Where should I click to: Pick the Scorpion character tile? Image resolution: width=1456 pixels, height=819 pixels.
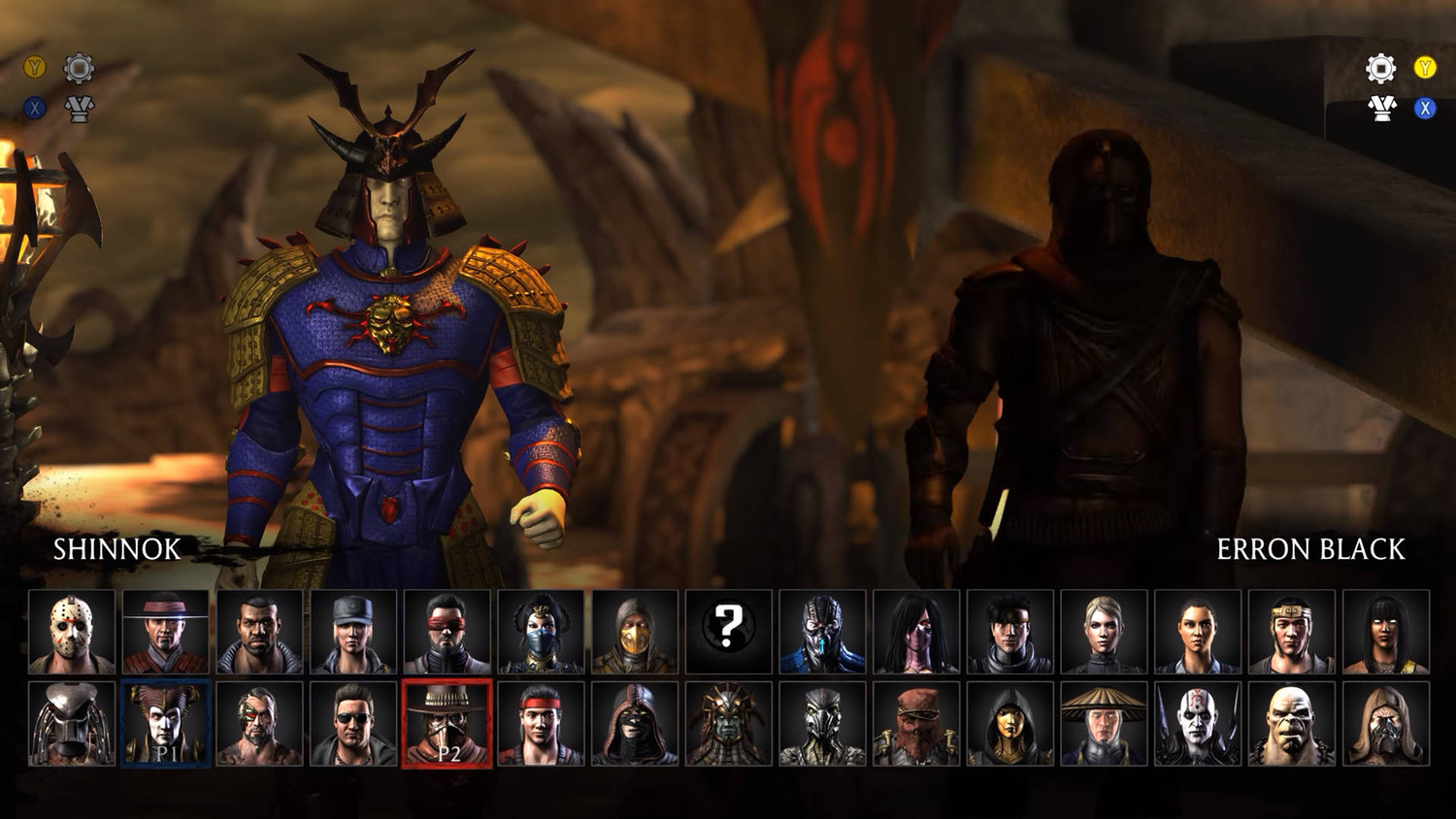[635, 632]
